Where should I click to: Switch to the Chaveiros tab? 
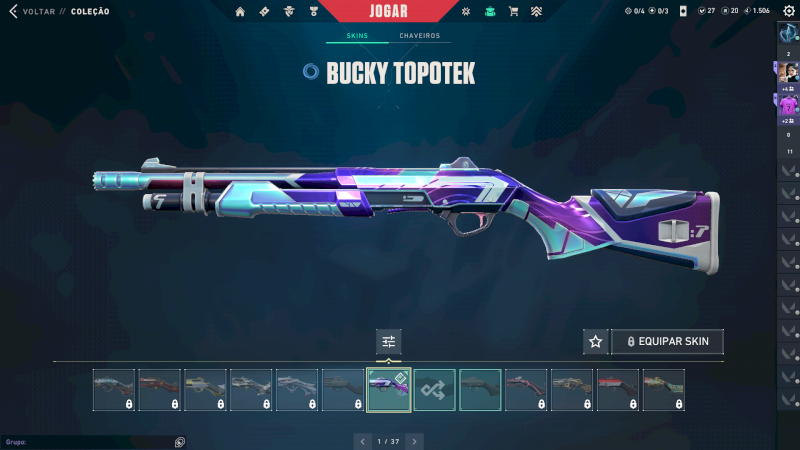419,36
